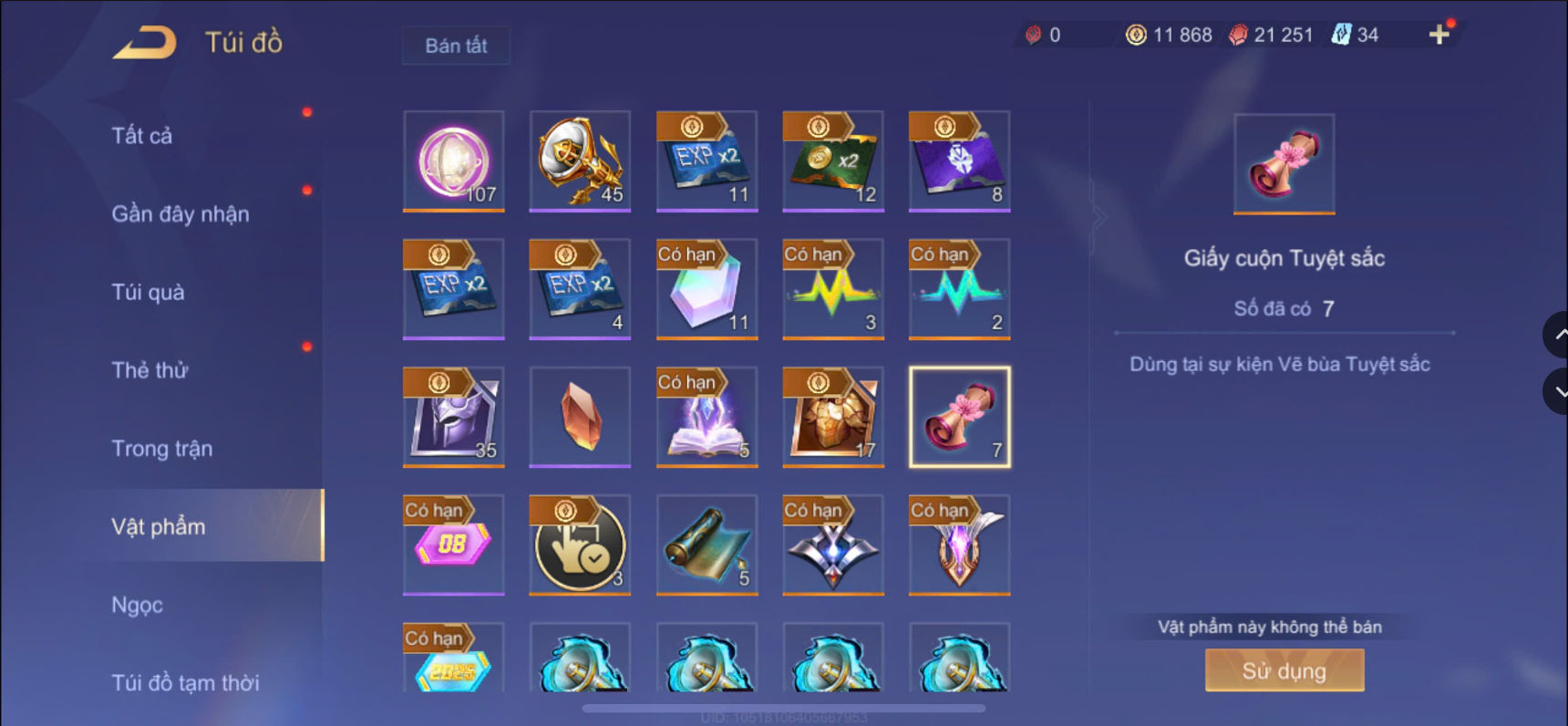
Task: Select the glowing spellbook item marked Có hạn
Action: click(x=707, y=417)
